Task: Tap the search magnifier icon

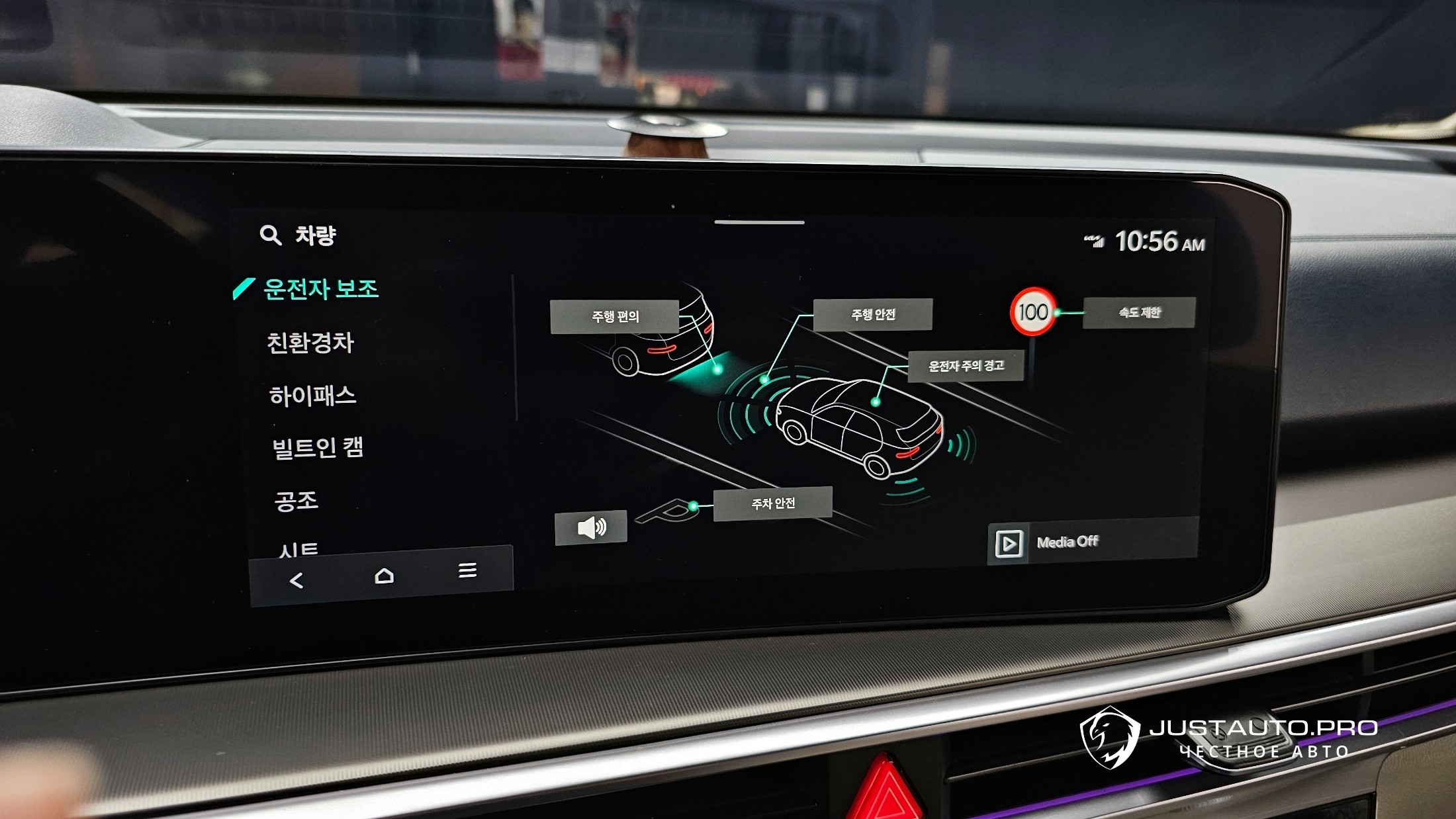Action: (270, 235)
